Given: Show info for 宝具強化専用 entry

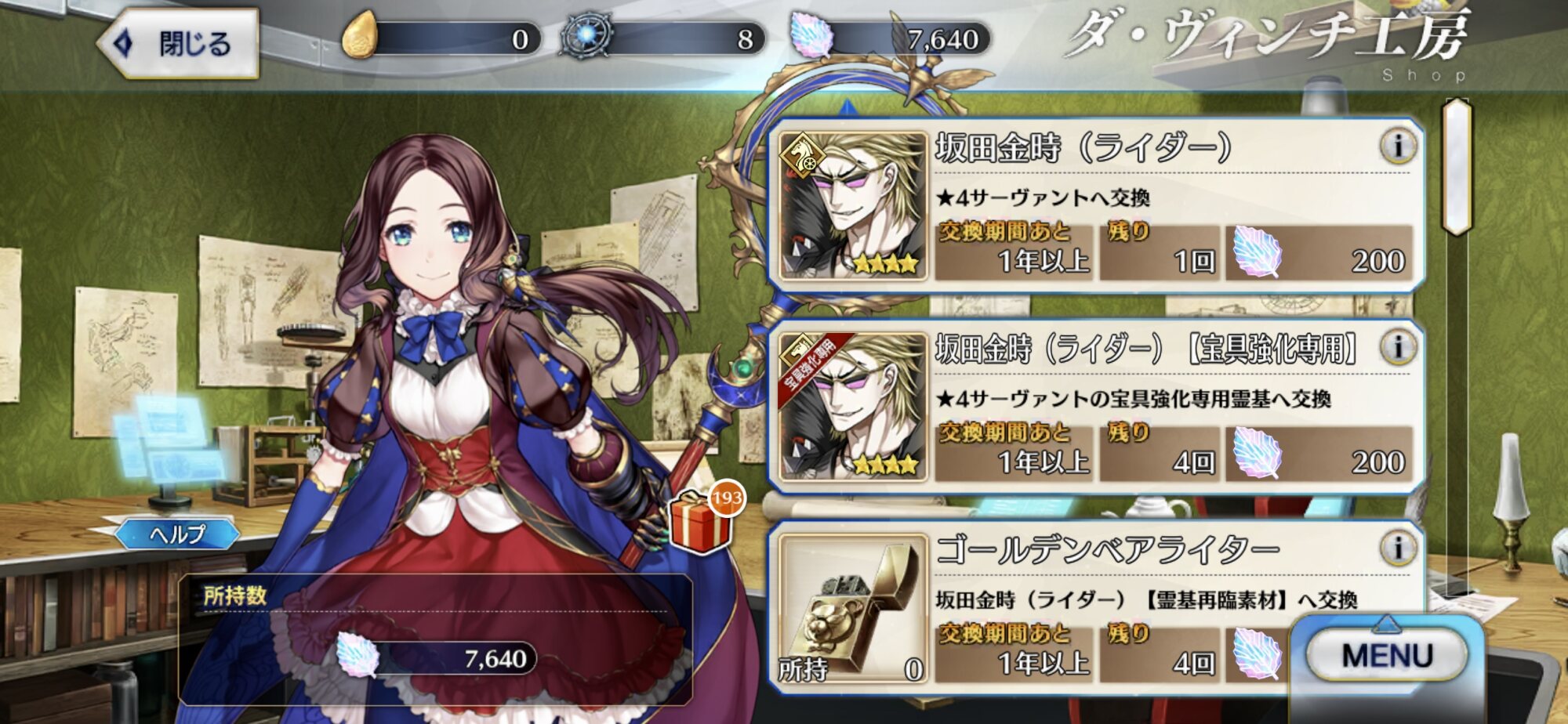Looking at the screenshot, I should 1398,347.
